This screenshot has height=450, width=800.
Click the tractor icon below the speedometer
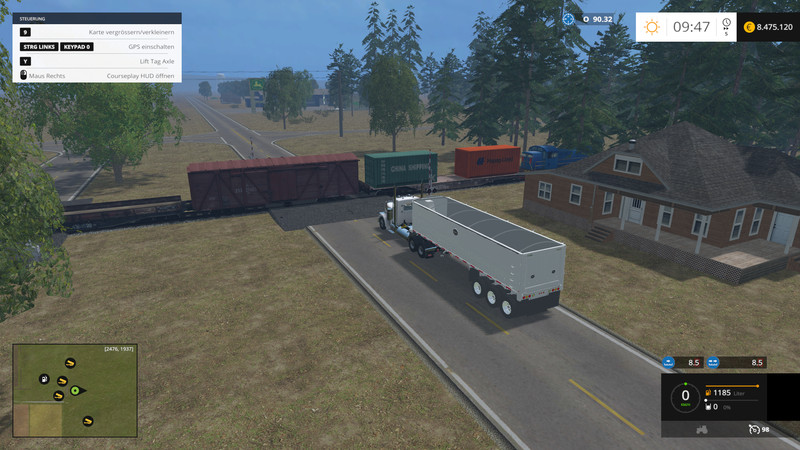tap(700, 430)
